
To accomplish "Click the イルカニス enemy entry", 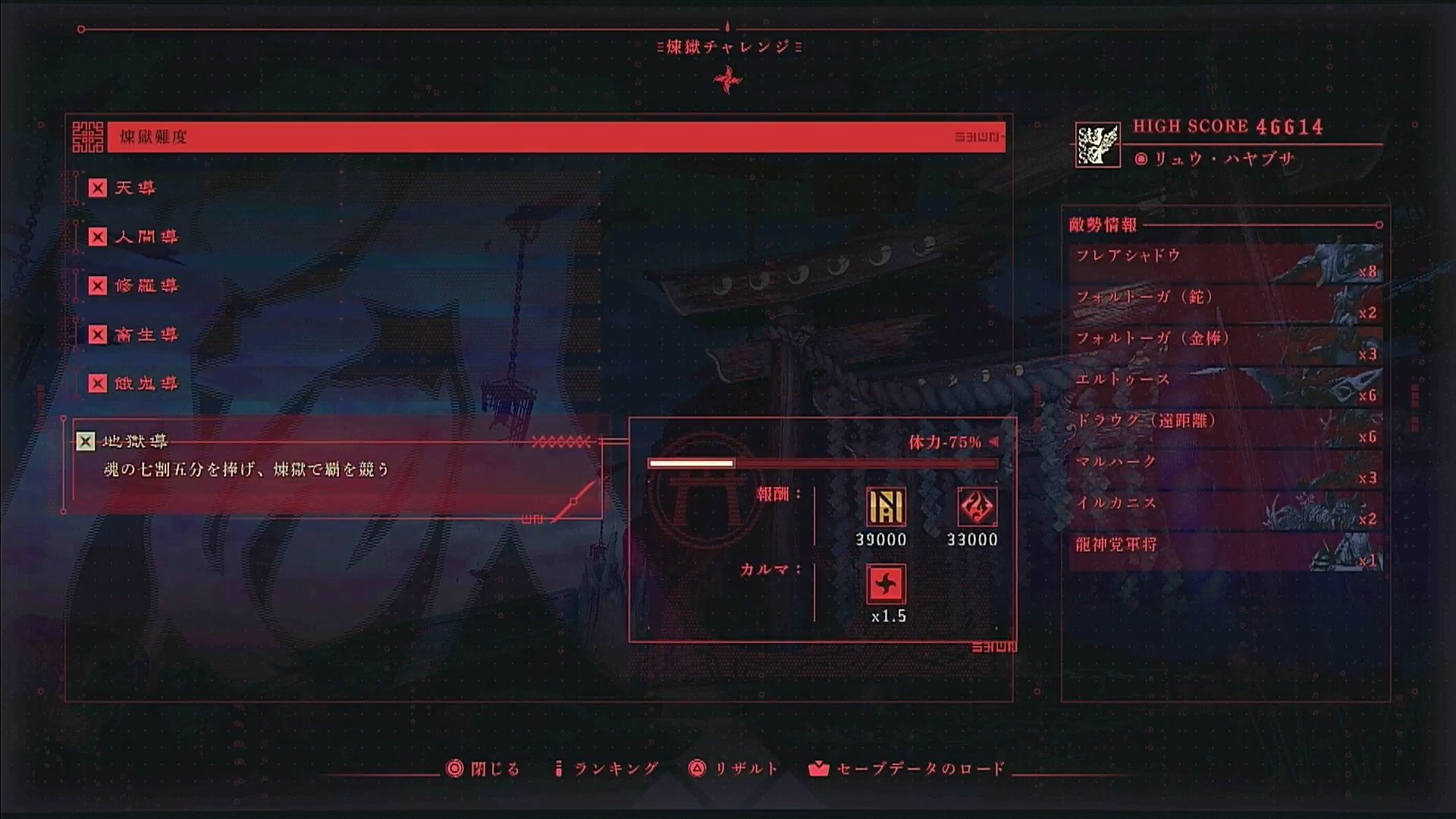I will (1225, 510).
